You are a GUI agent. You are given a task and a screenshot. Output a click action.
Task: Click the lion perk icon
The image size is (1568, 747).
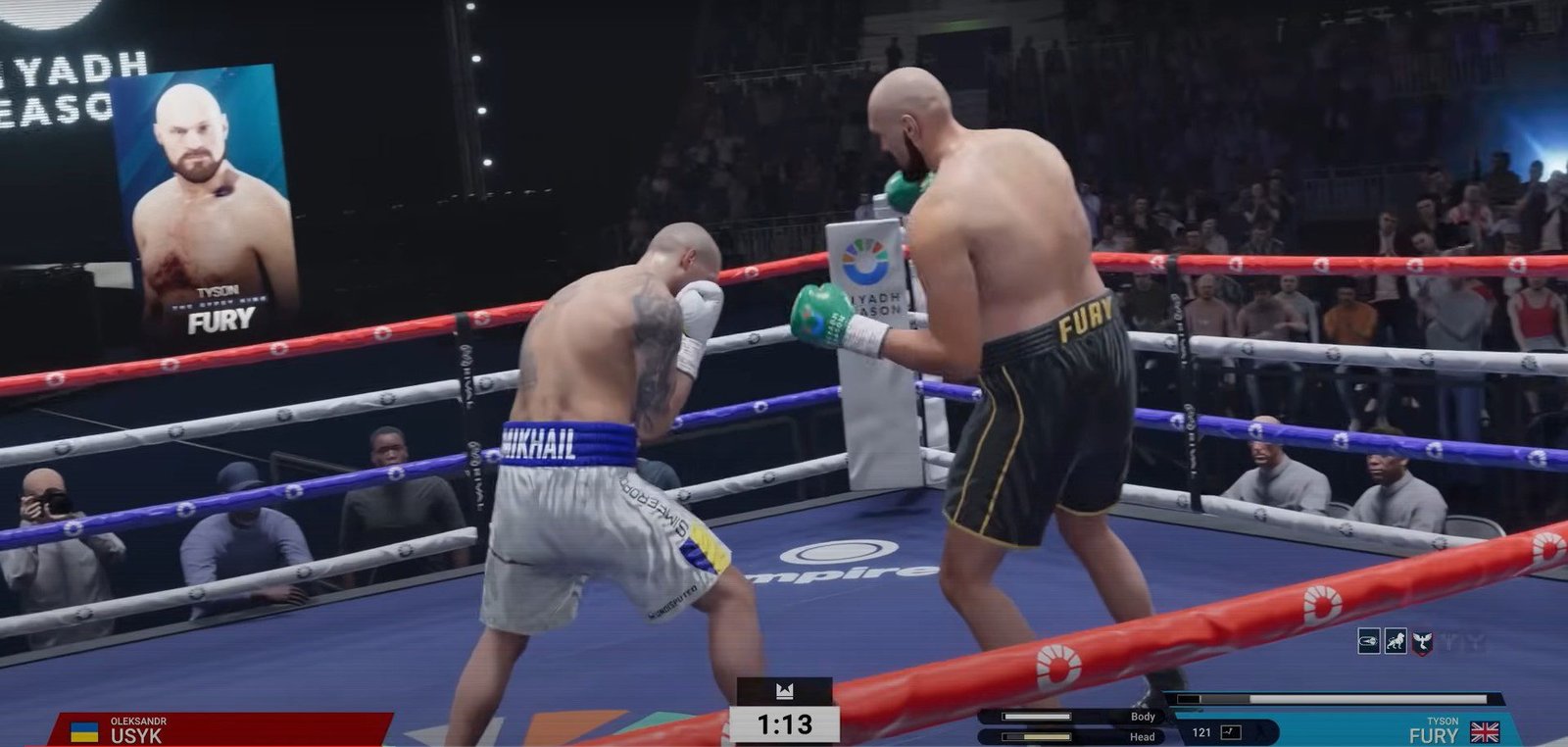click(1395, 642)
